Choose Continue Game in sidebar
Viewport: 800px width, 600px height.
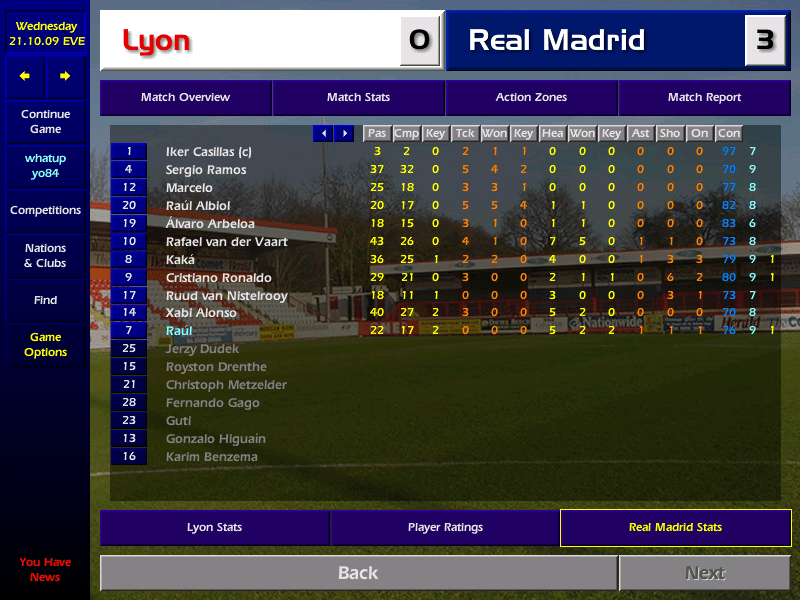(45, 122)
